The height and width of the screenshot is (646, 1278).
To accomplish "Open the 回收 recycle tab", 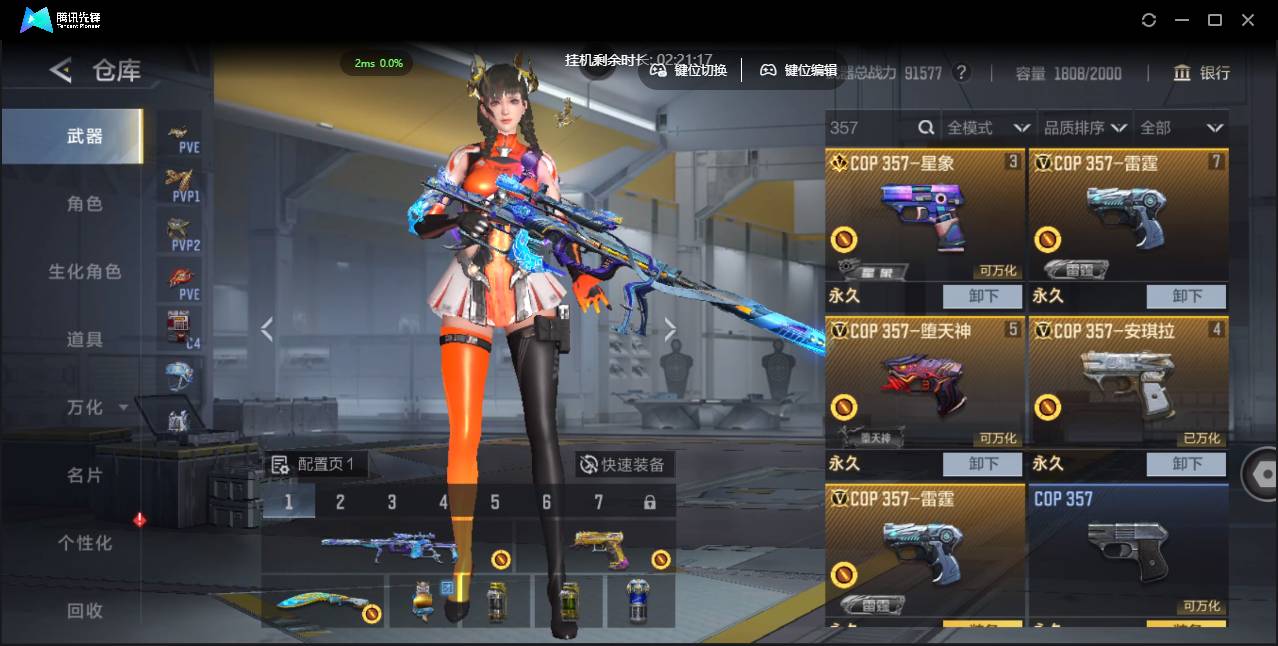I will pyautogui.click(x=85, y=610).
